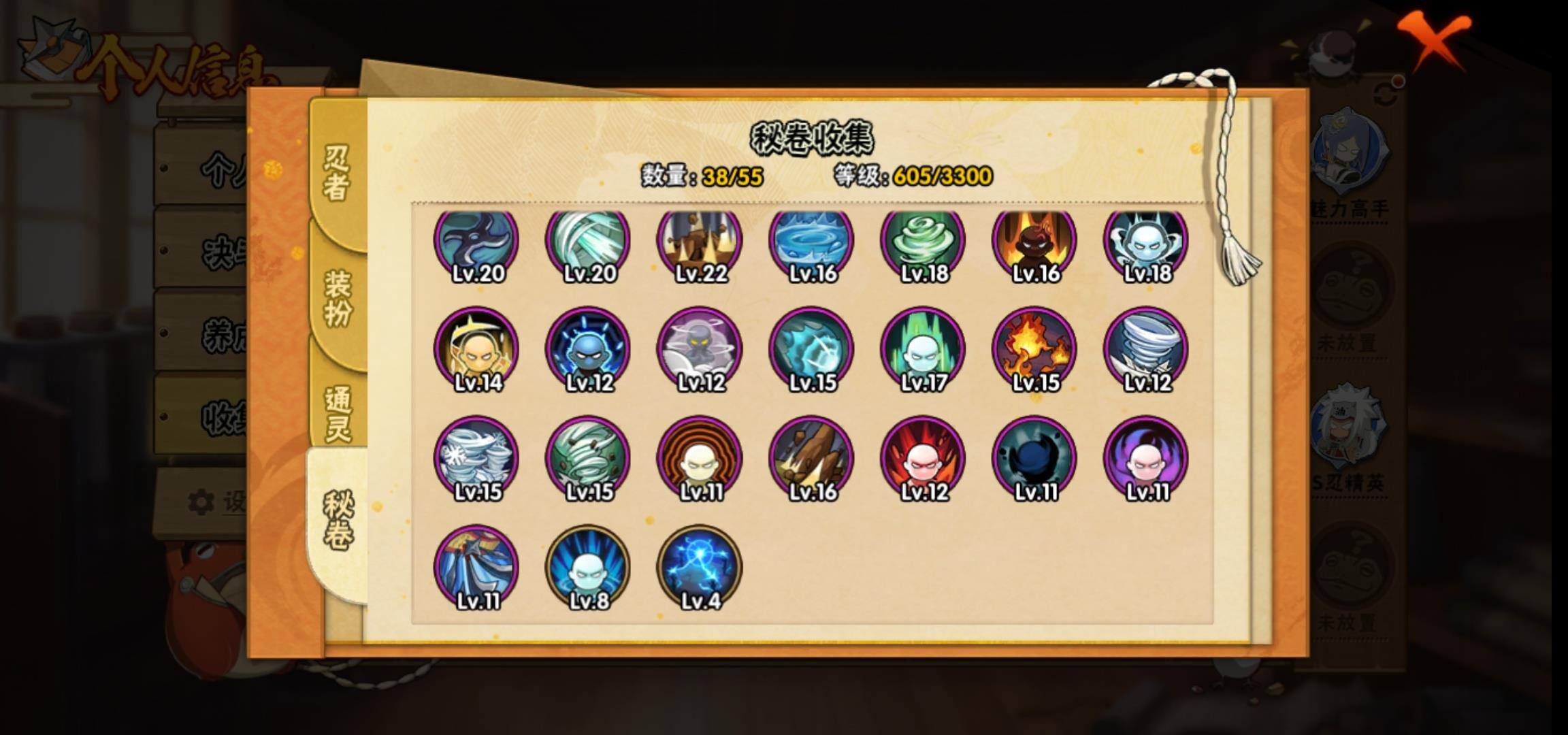1568x735 pixels.
Task: Click the Lv.12 red aura figure scroll
Action: point(923,458)
